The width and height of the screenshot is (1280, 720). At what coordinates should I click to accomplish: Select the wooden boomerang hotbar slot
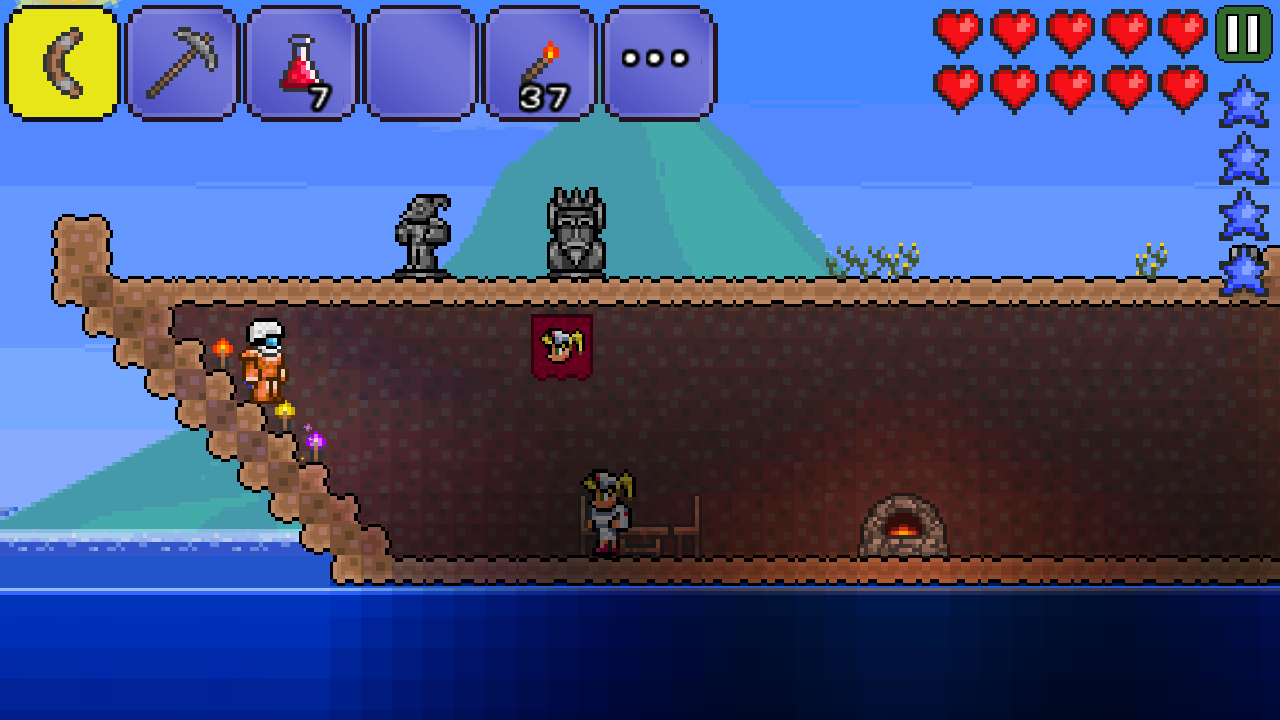point(62,64)
